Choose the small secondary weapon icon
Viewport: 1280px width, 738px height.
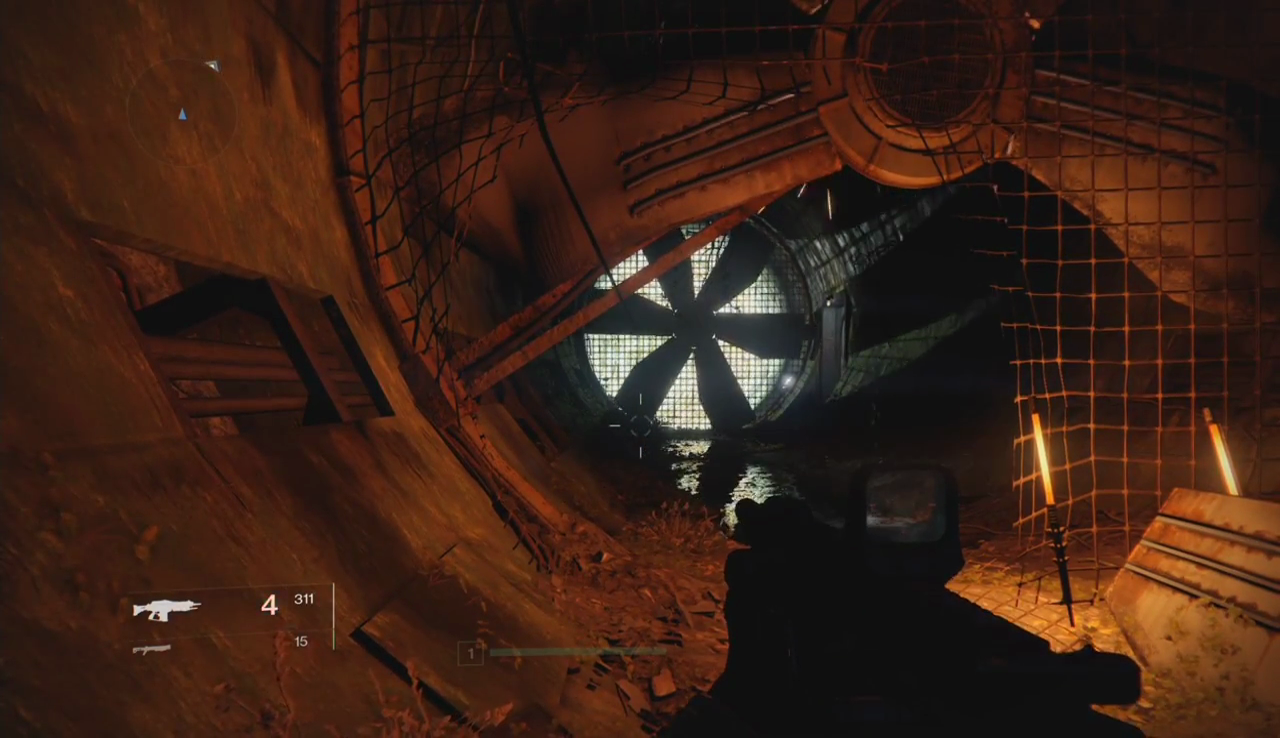pos(151,649)
